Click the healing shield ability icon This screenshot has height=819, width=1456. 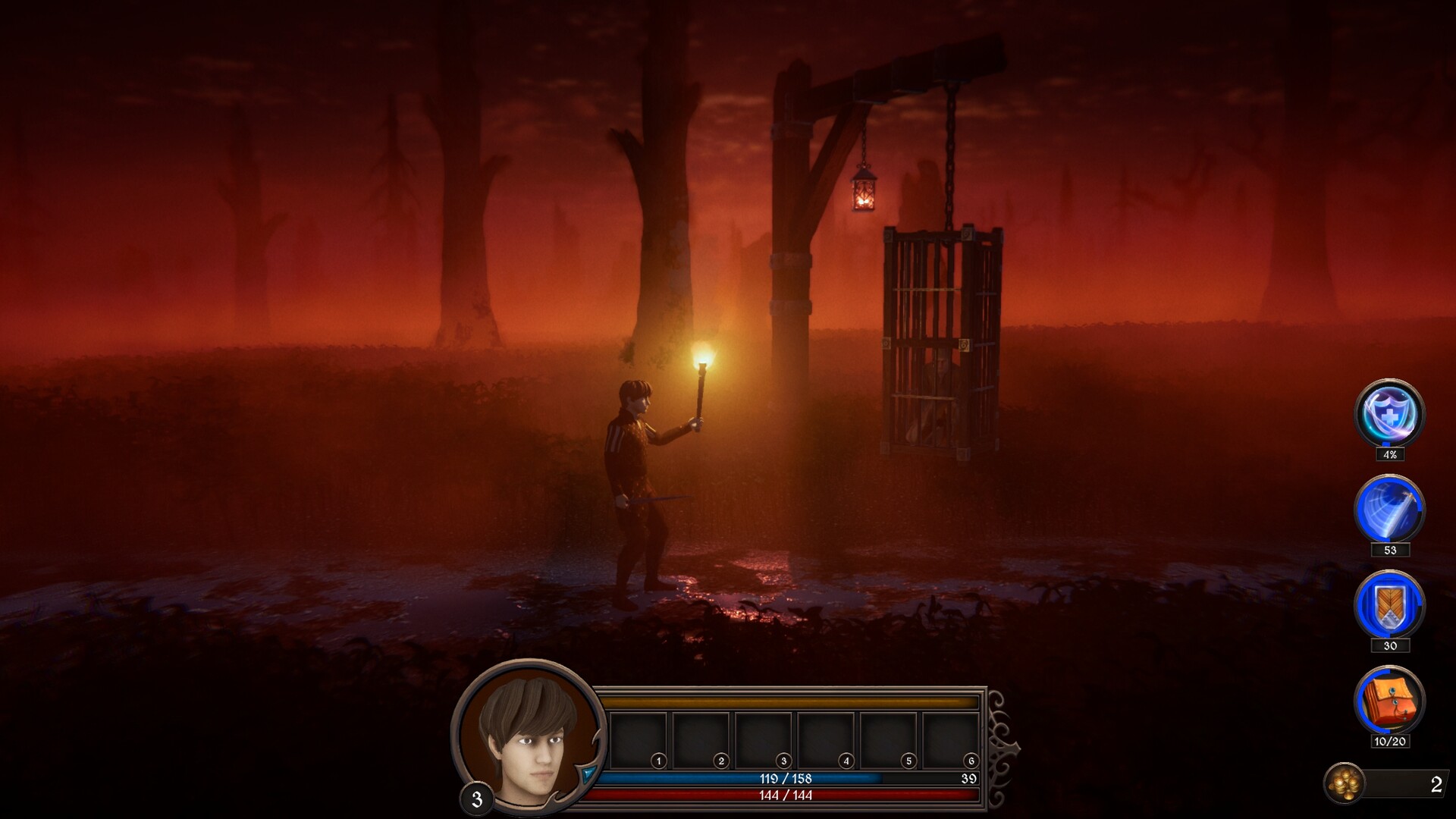pyautogui.click(x=1389, y=413)
